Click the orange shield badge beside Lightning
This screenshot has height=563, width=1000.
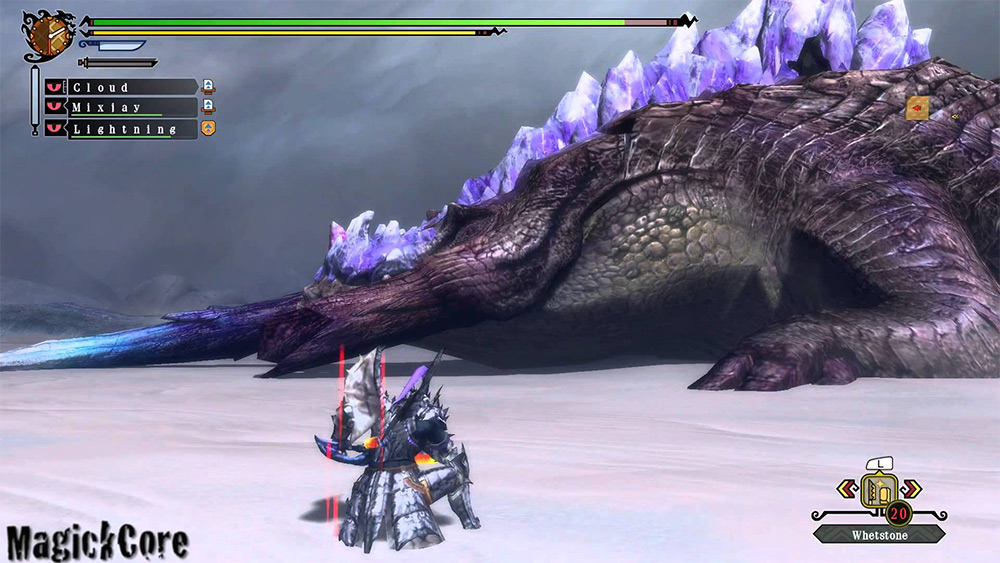pos(208,128)
